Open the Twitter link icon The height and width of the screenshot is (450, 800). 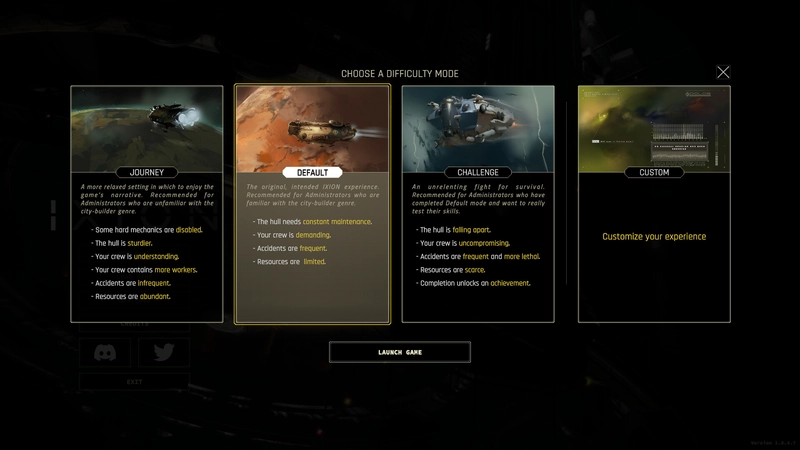(164, 352)
